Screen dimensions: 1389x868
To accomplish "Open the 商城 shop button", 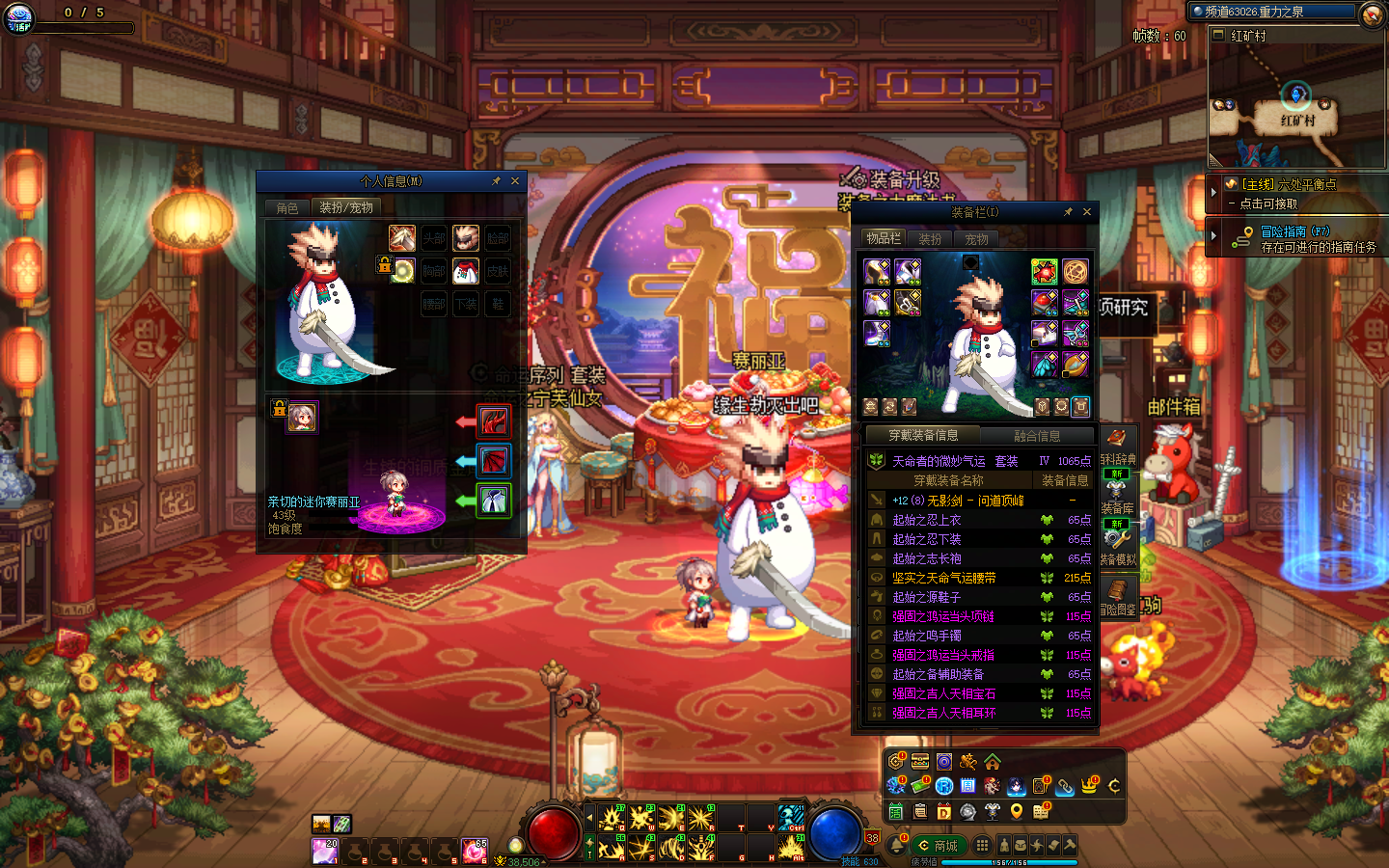I will point(939,846).
